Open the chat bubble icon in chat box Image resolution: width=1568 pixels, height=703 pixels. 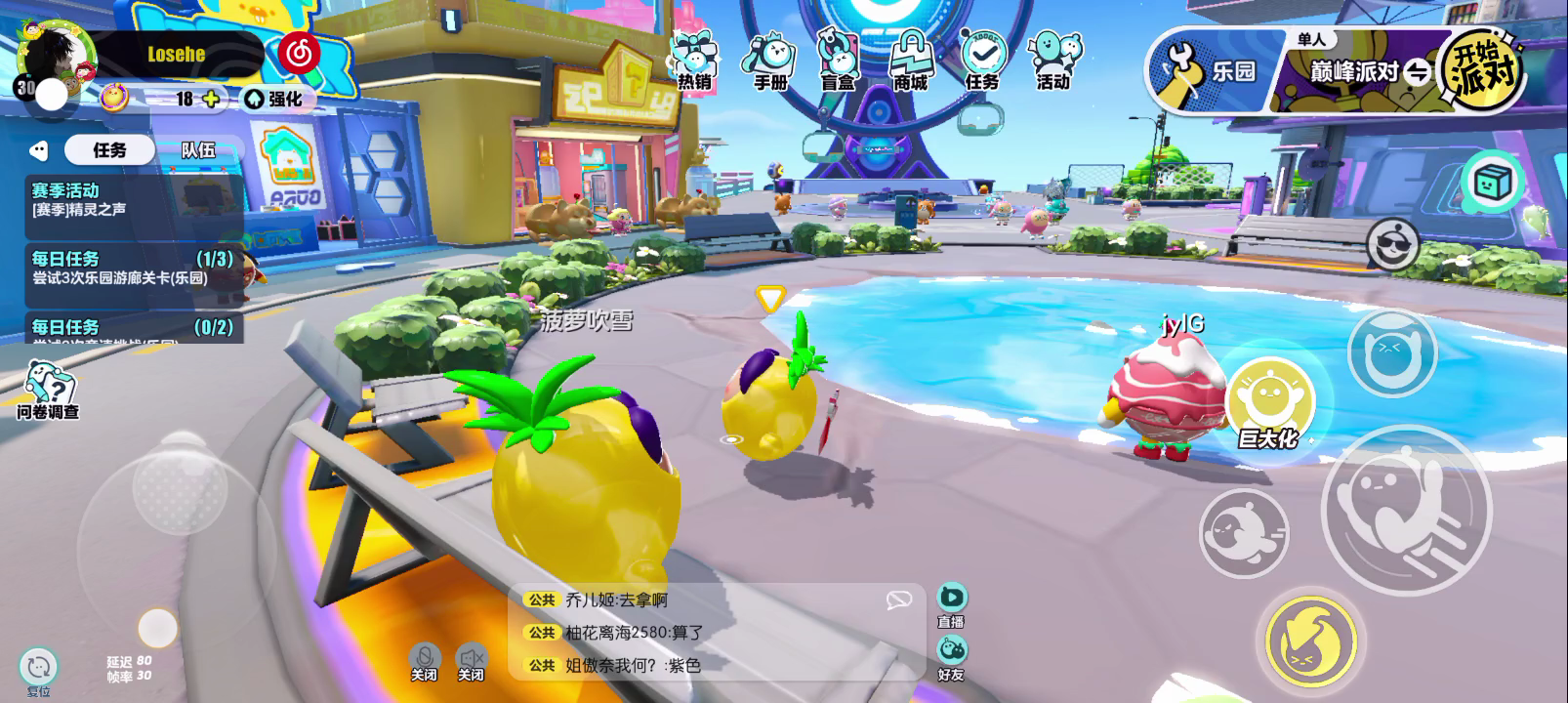(898, 600)
